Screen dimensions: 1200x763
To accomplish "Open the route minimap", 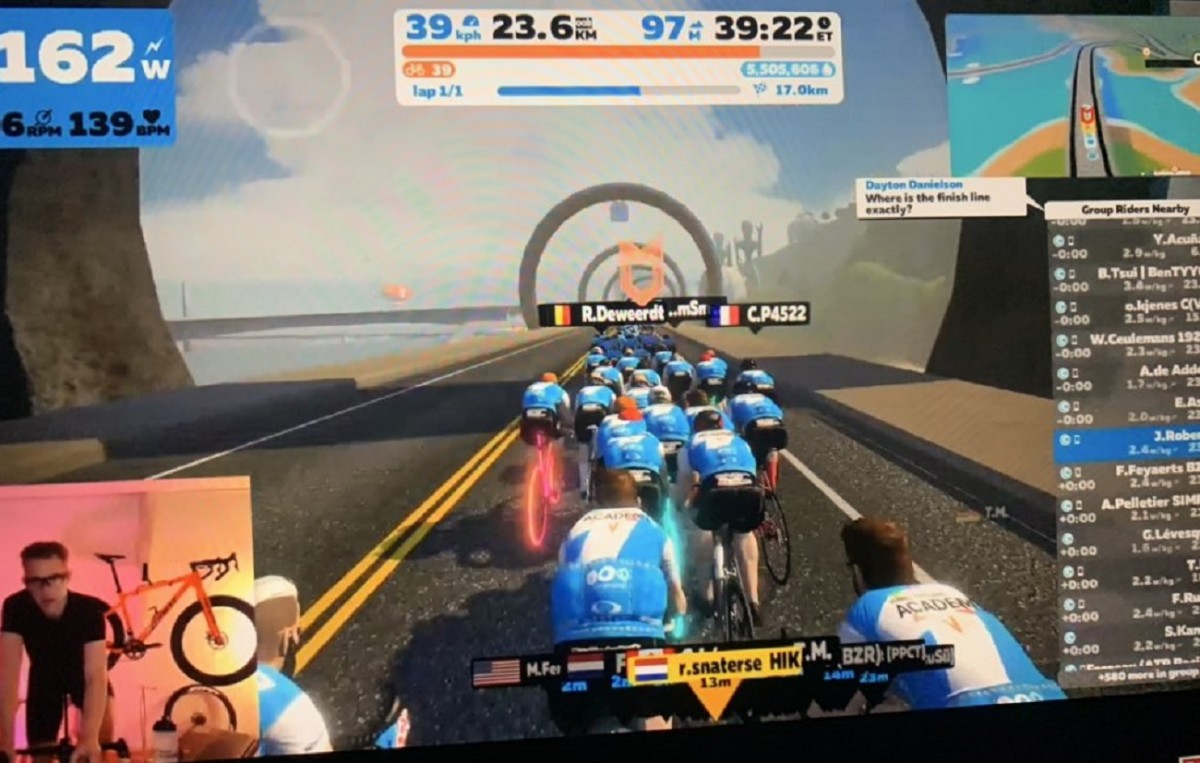I will click(1073, 95).
